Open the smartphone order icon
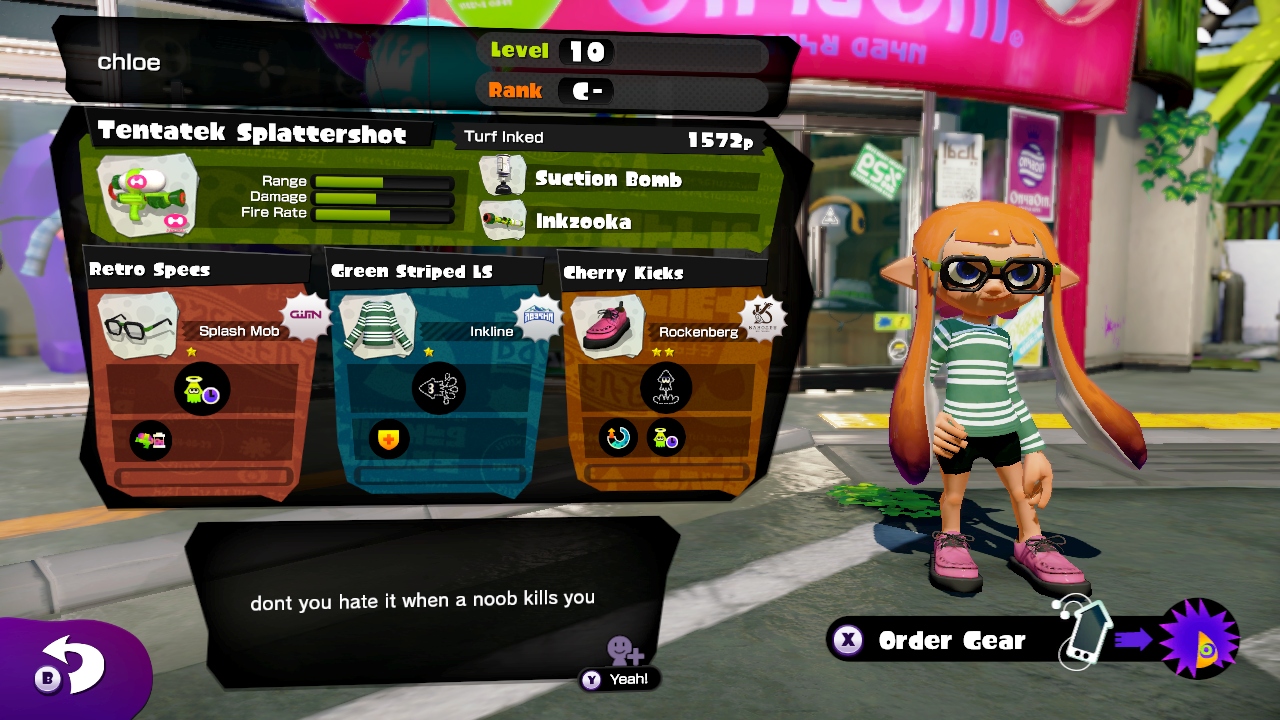 click(1084, 634)
